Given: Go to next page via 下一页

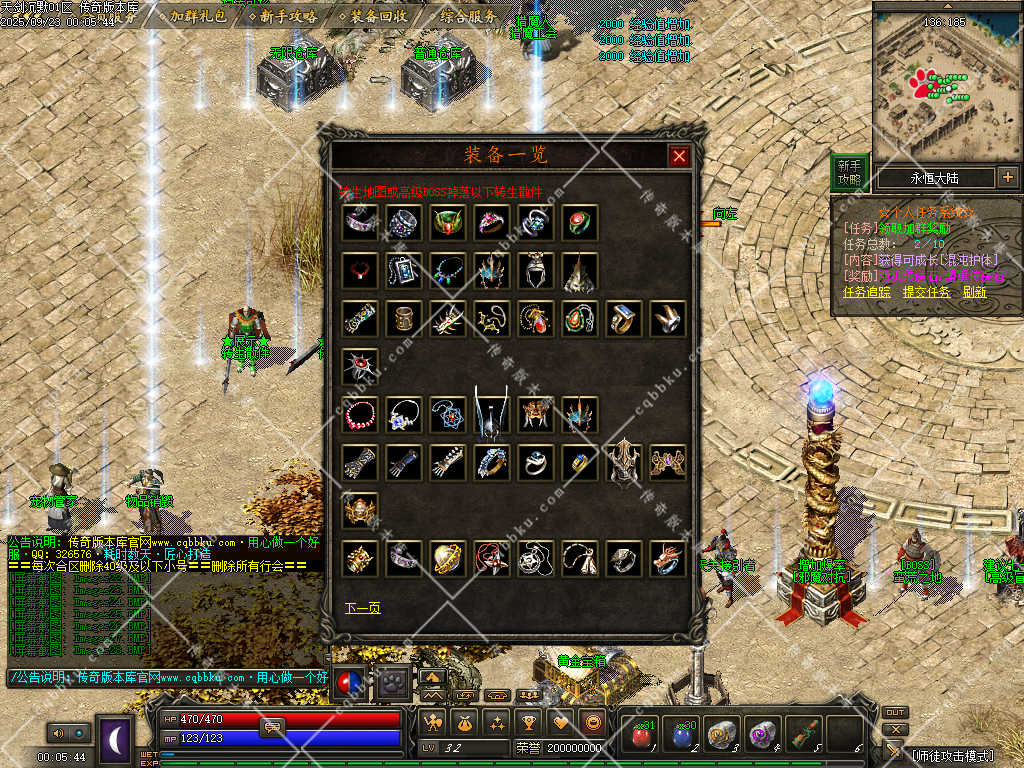Looking at the screenshot, I should tap(362, 607).
